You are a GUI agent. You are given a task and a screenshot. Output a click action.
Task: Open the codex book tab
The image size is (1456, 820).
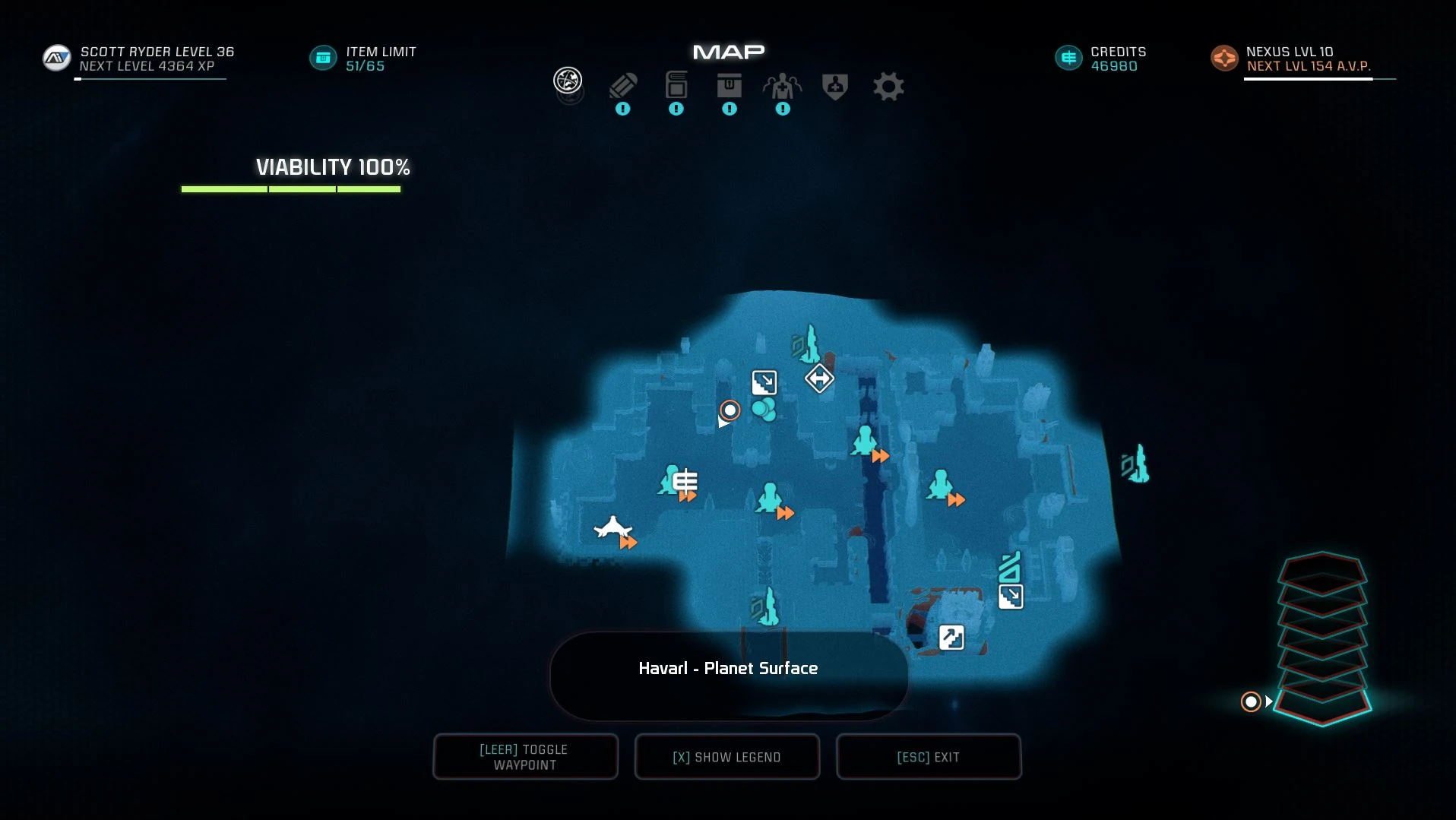(676, 86)
